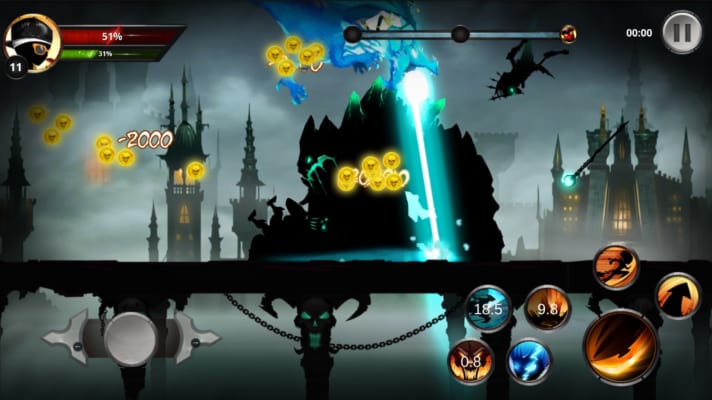Tap the main slash attack button
The height and width of the screenshot is (400, 712).
pyautogui.click(x=621, y=347)
